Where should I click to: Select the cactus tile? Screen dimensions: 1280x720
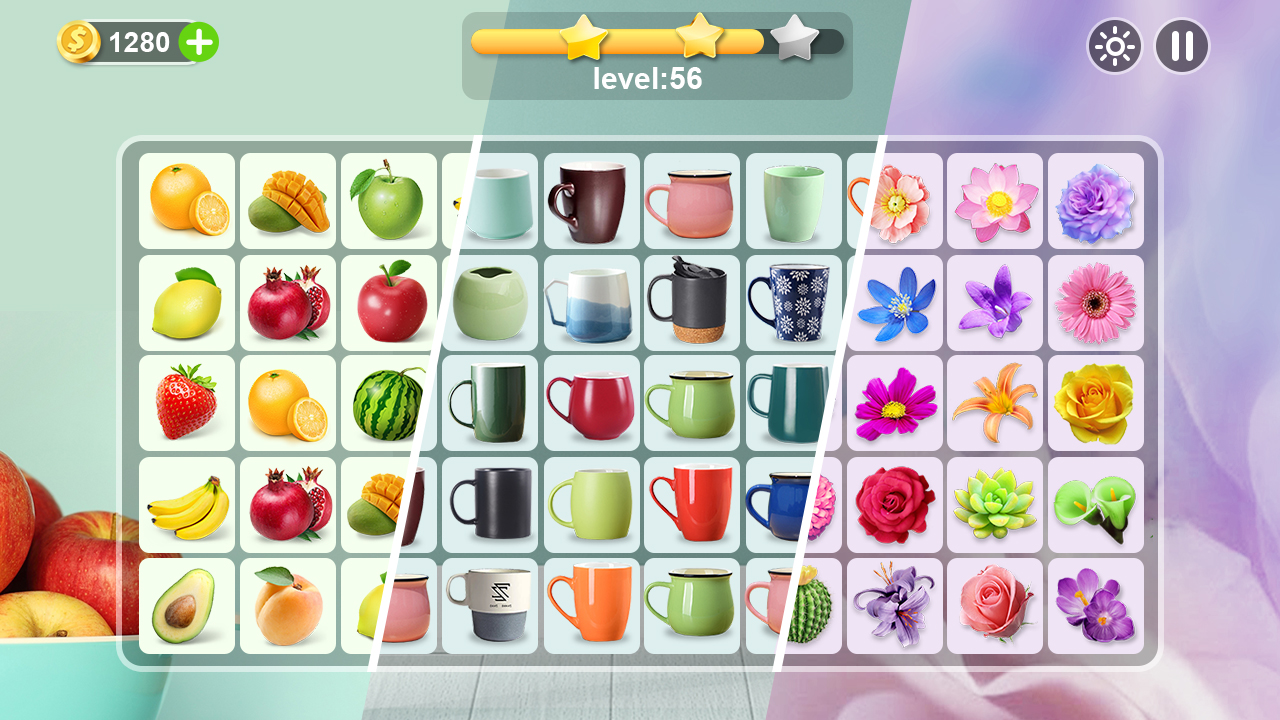793,606
